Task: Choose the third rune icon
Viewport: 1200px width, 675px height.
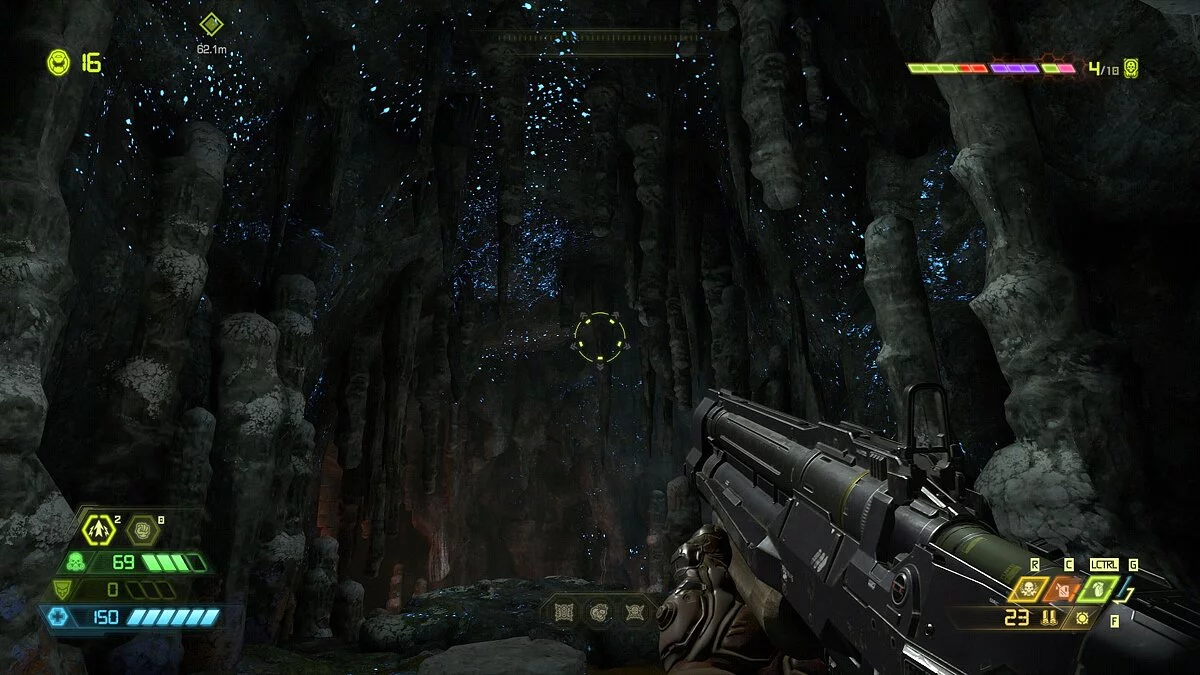Action: tap(635, 610)
